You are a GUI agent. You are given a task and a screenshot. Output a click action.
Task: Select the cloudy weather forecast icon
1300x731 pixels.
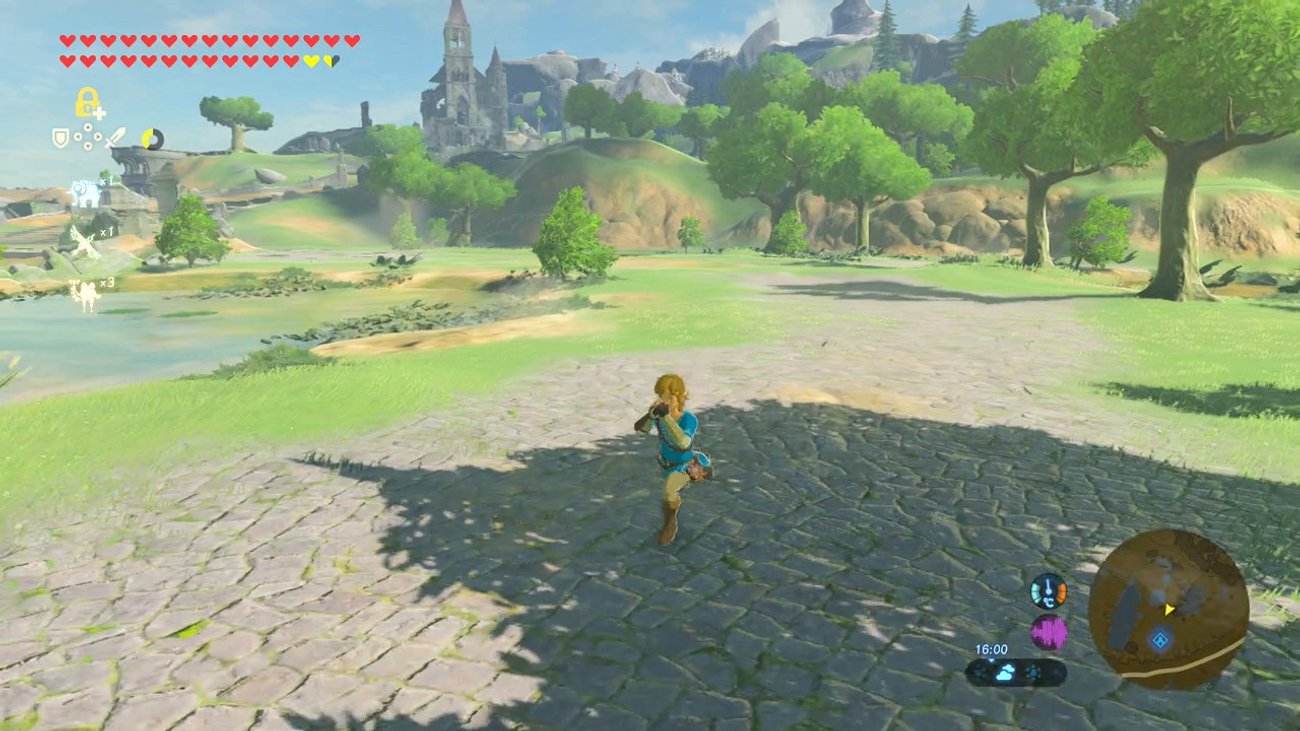[1005, 670]
